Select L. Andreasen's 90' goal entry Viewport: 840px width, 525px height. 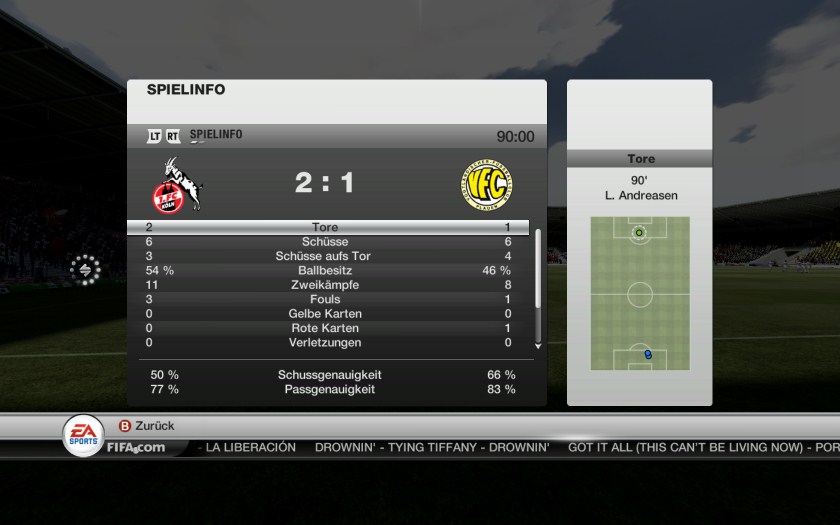pyautogui.click(x=640, y=189)
